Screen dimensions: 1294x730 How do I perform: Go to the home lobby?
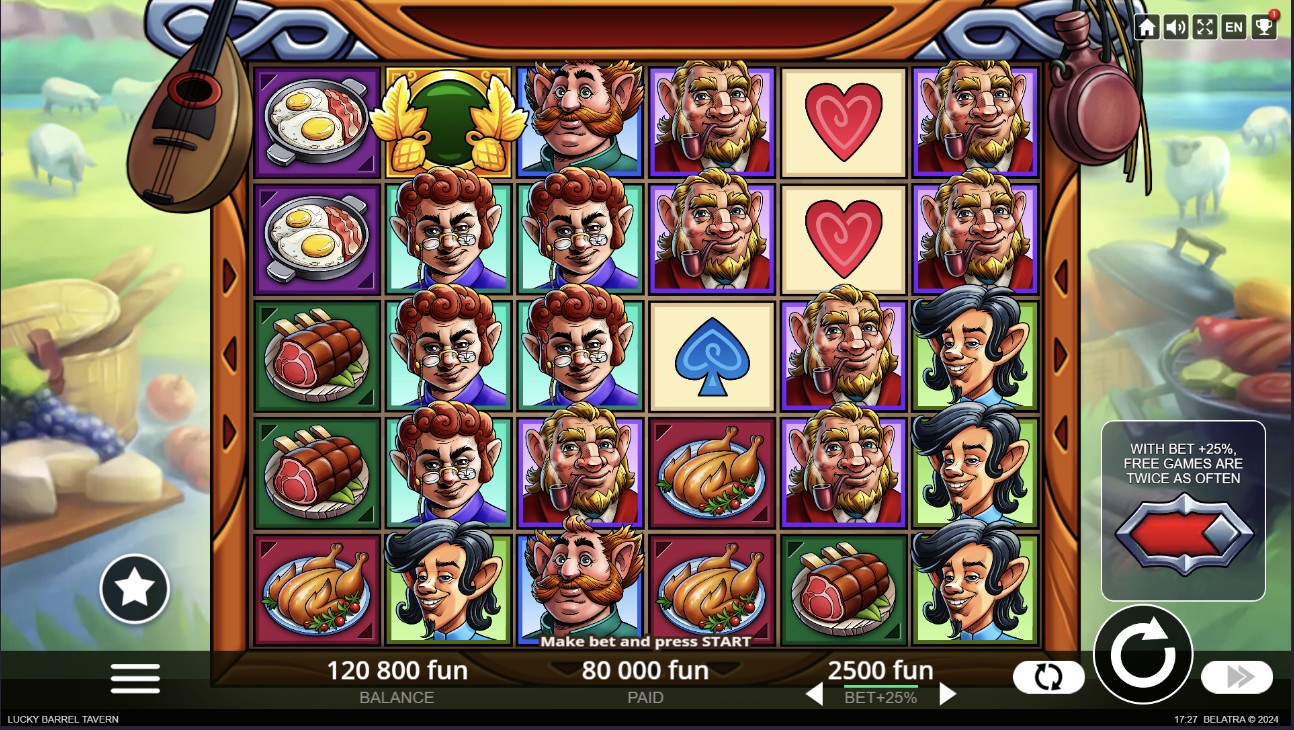1147,27
